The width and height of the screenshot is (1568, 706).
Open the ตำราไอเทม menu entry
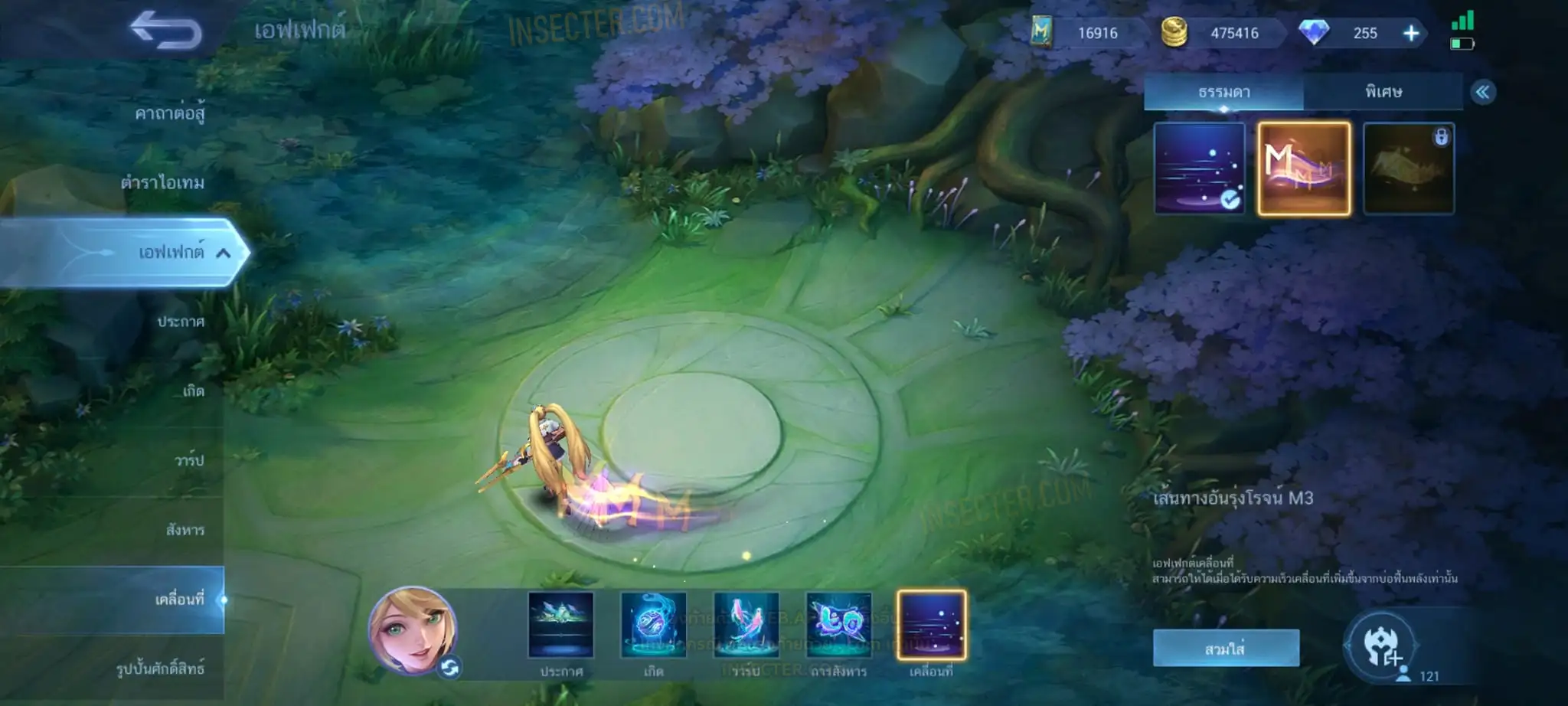point(162,183)
